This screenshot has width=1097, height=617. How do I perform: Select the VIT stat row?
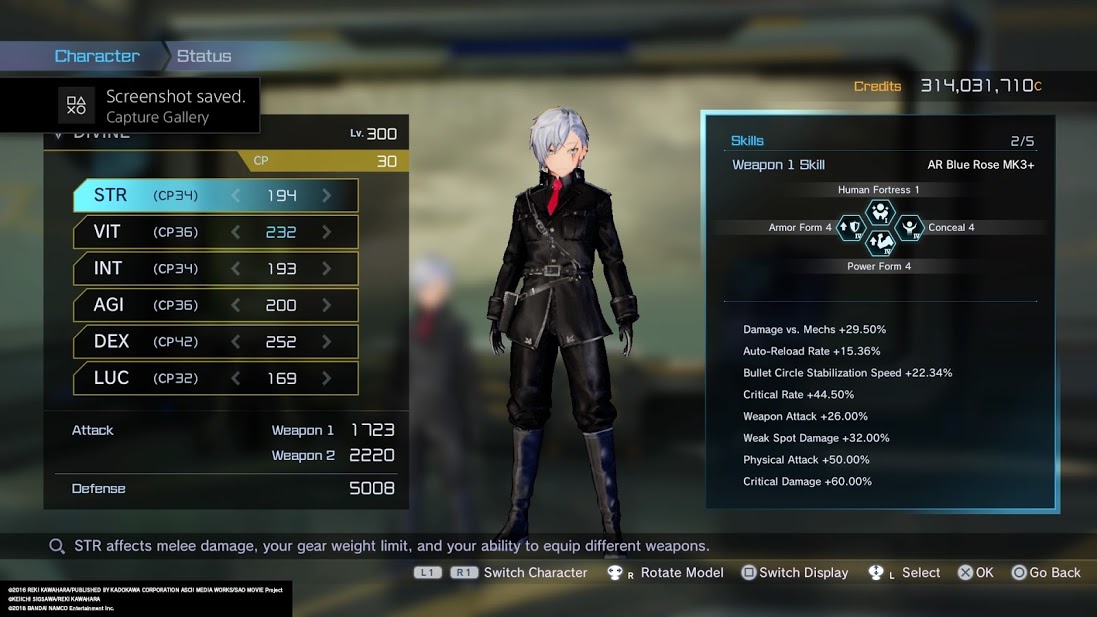215,232
